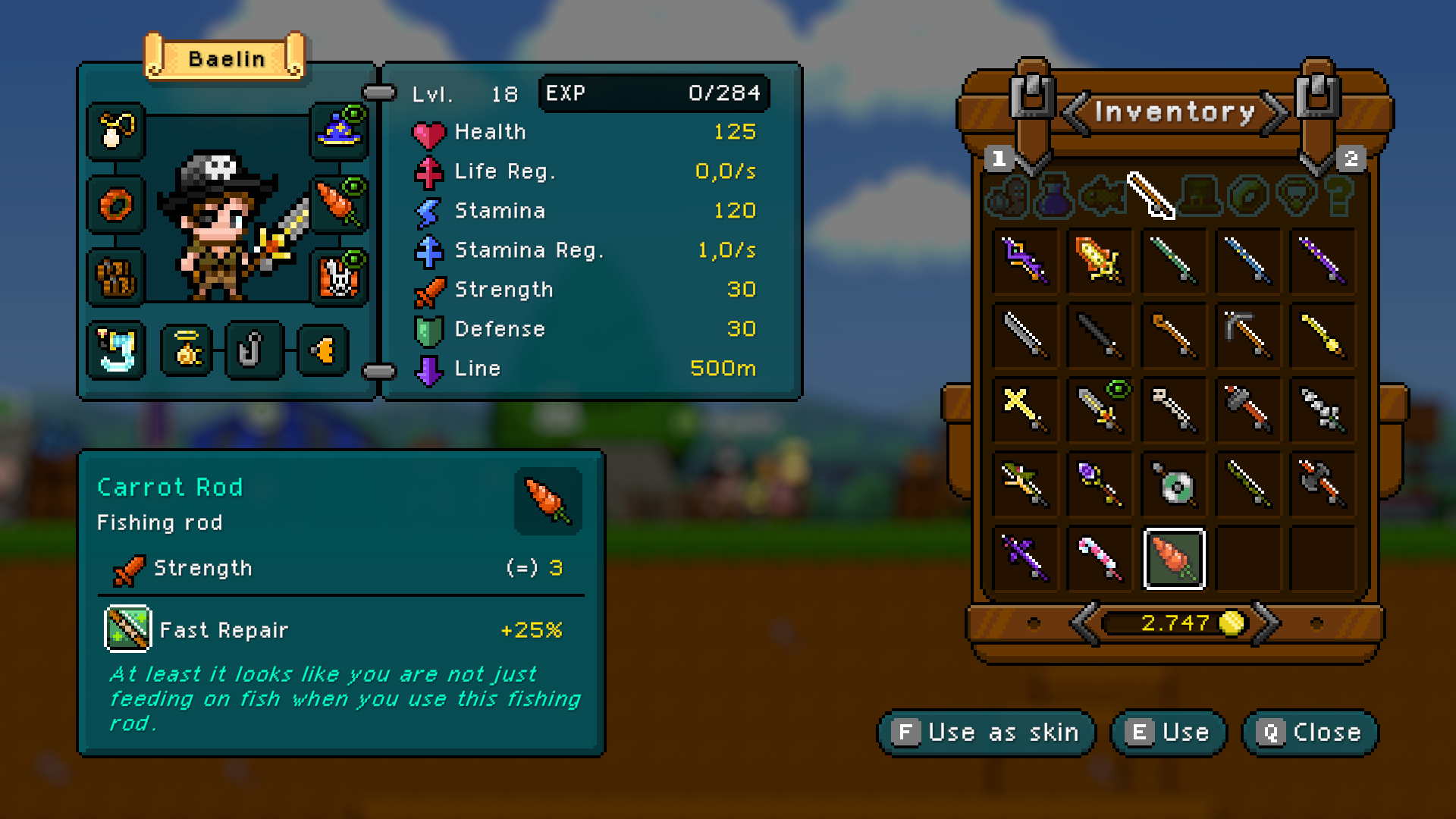
Task: Click the Use as skin button
Action: [987, 733]
